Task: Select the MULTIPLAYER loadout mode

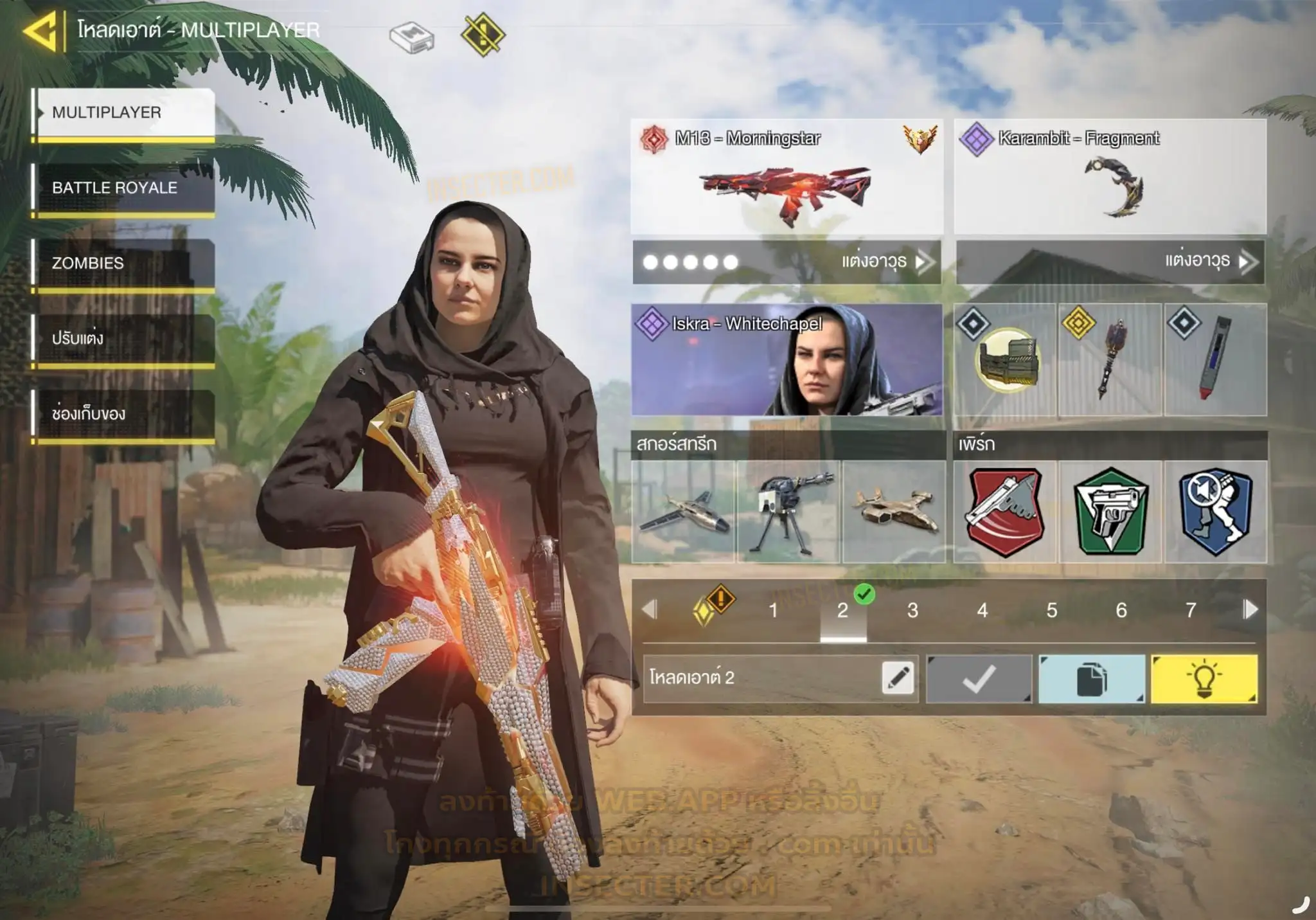Action: [123, 113]
